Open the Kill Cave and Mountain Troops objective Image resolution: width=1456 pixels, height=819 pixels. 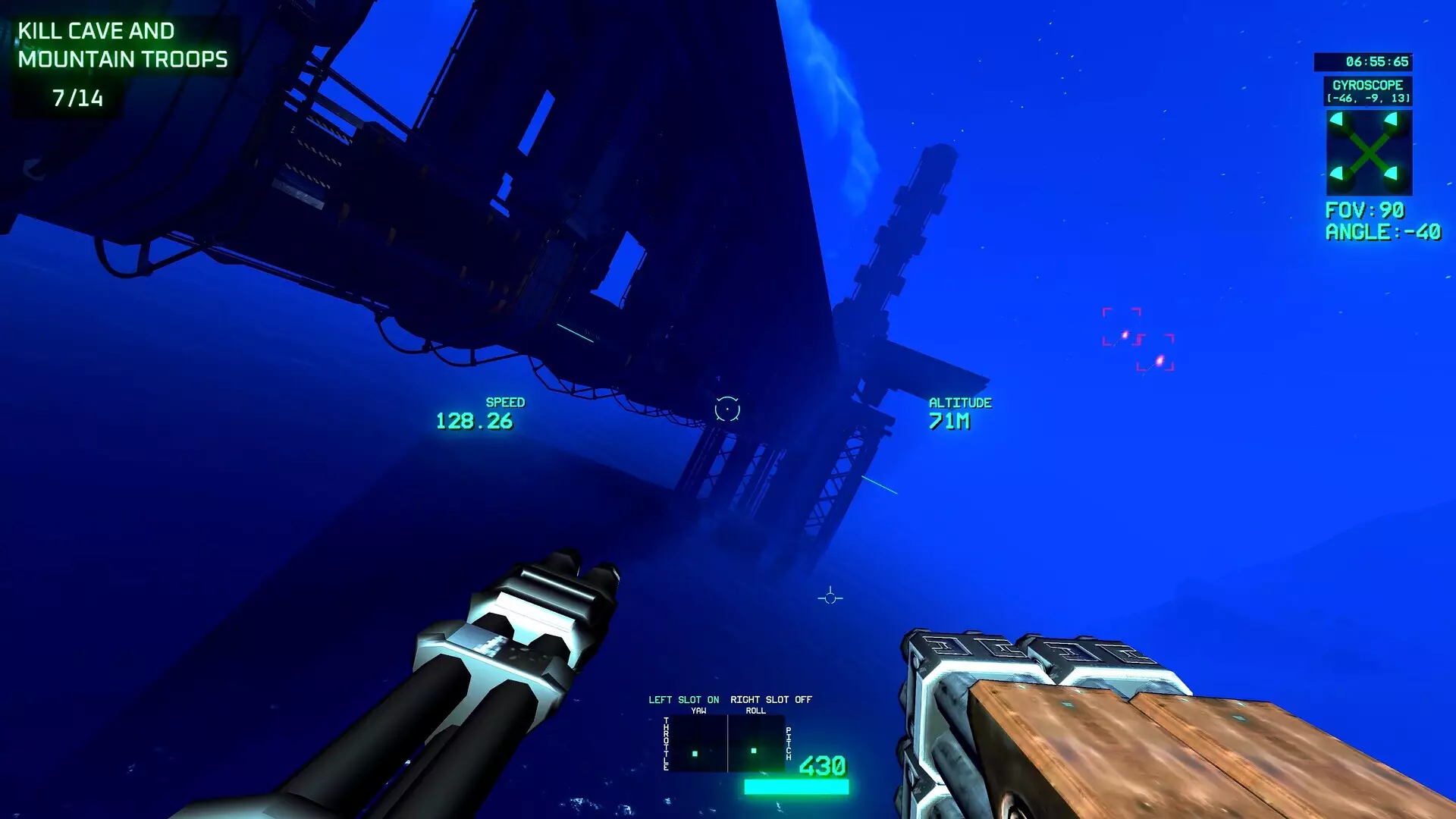coord(122,45)
